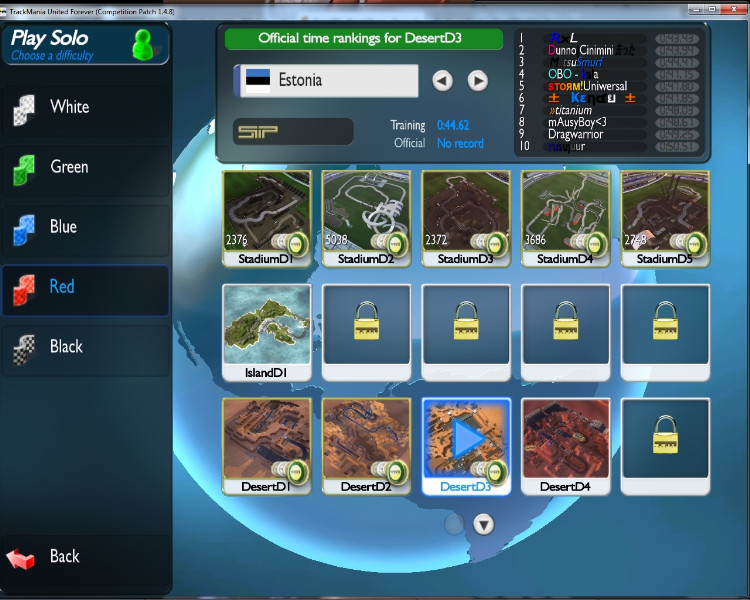This screenshot has width=750, height=600.
Task: Choose the DesertD1 track
Action: pos(266,442)
